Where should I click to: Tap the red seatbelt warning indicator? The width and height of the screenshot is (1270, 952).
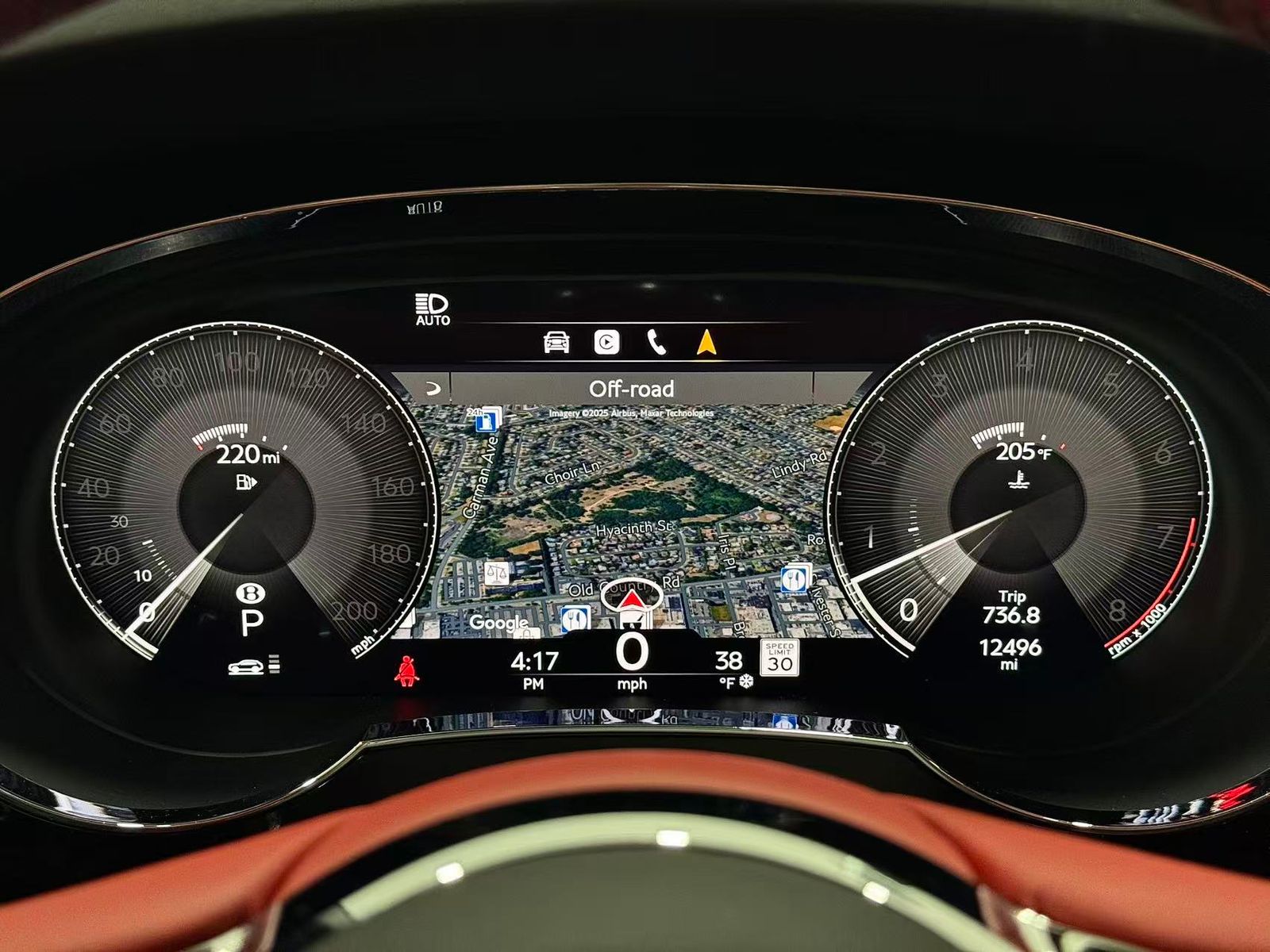(x=408, y=672)
